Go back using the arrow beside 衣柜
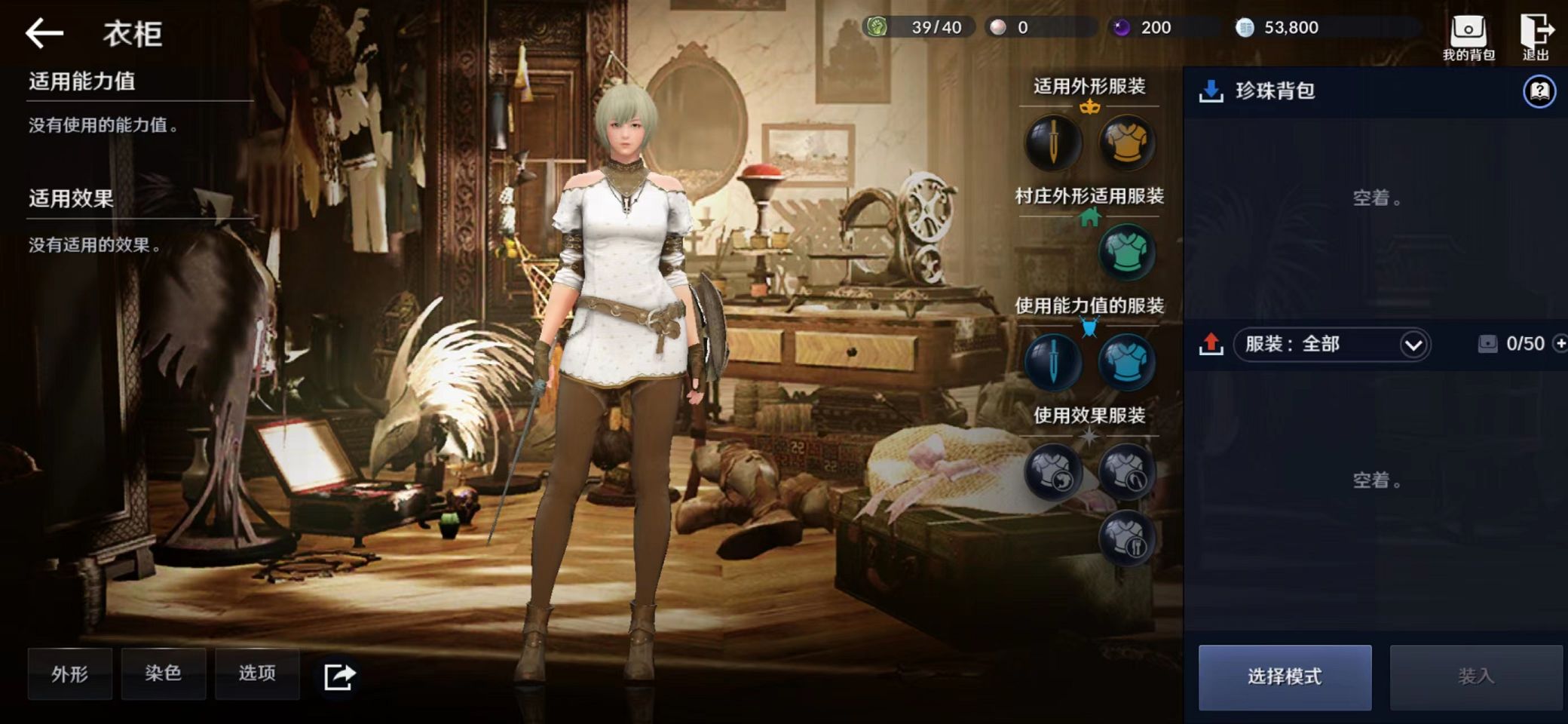The height and width of the screenshot is (724, 1568). click(x=44, y=33)
